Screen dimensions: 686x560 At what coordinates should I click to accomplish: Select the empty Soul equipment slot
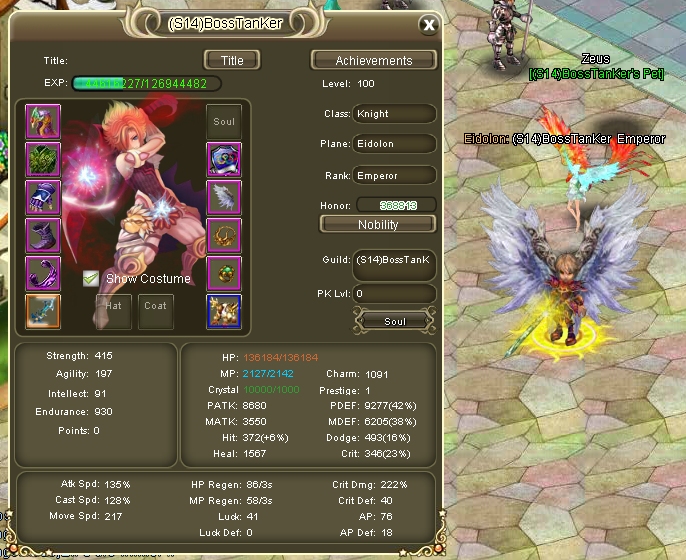[224, 122]
